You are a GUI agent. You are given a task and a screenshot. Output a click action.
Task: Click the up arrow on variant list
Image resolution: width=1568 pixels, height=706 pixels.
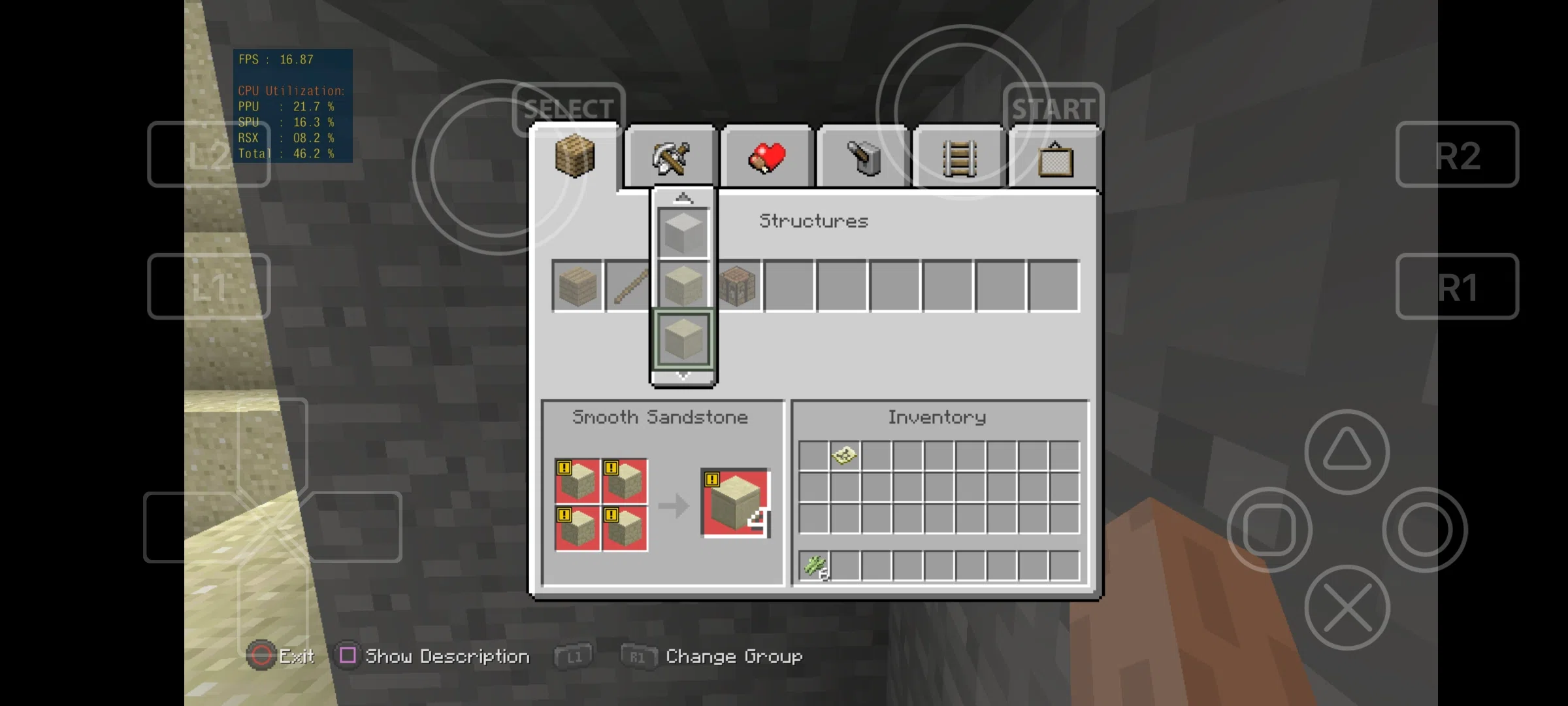point(683,196)
